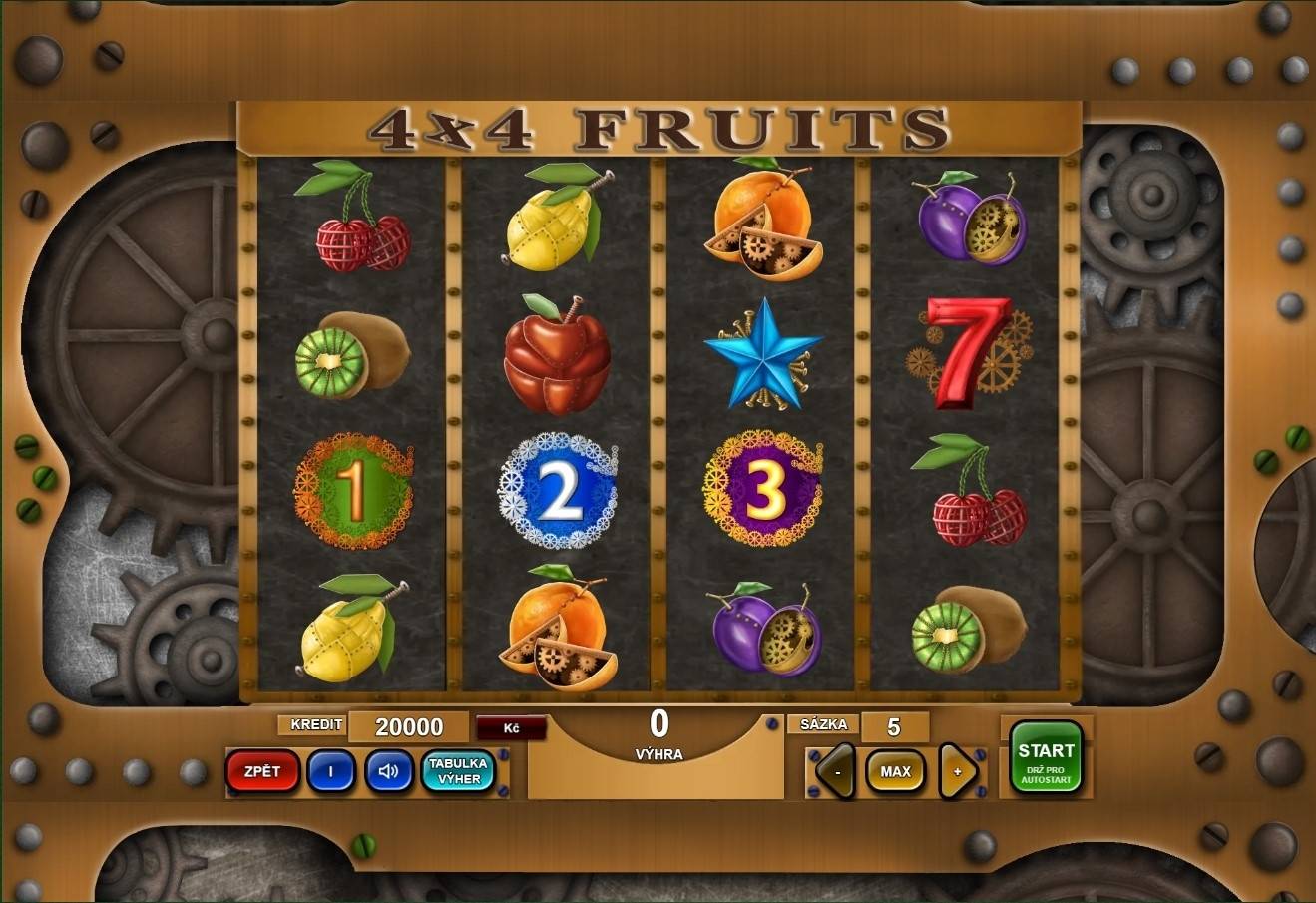Click the number 2 symbol on the second reel
1316x903 pixels.
pyautogui.click(x=556, y=489)
